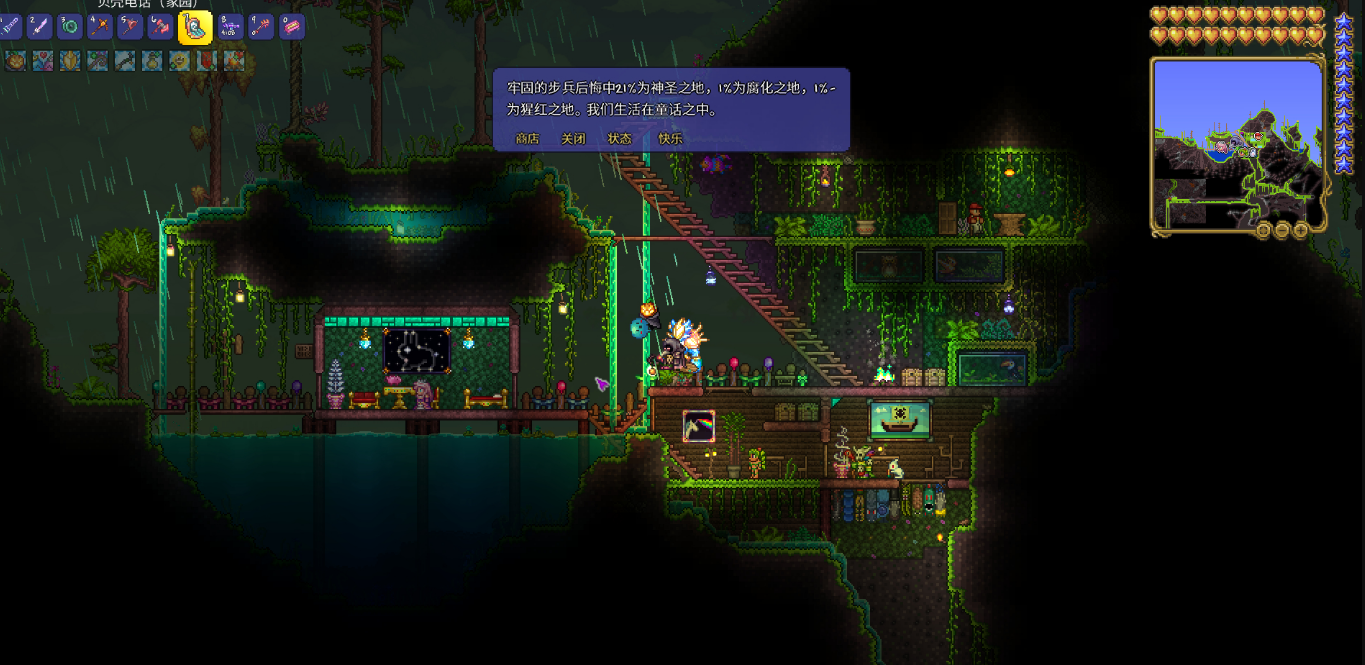The height and width of the screenshot is (665, 1365).
Task: Choose the 状态 dialogue option
Action: point(620,139)
